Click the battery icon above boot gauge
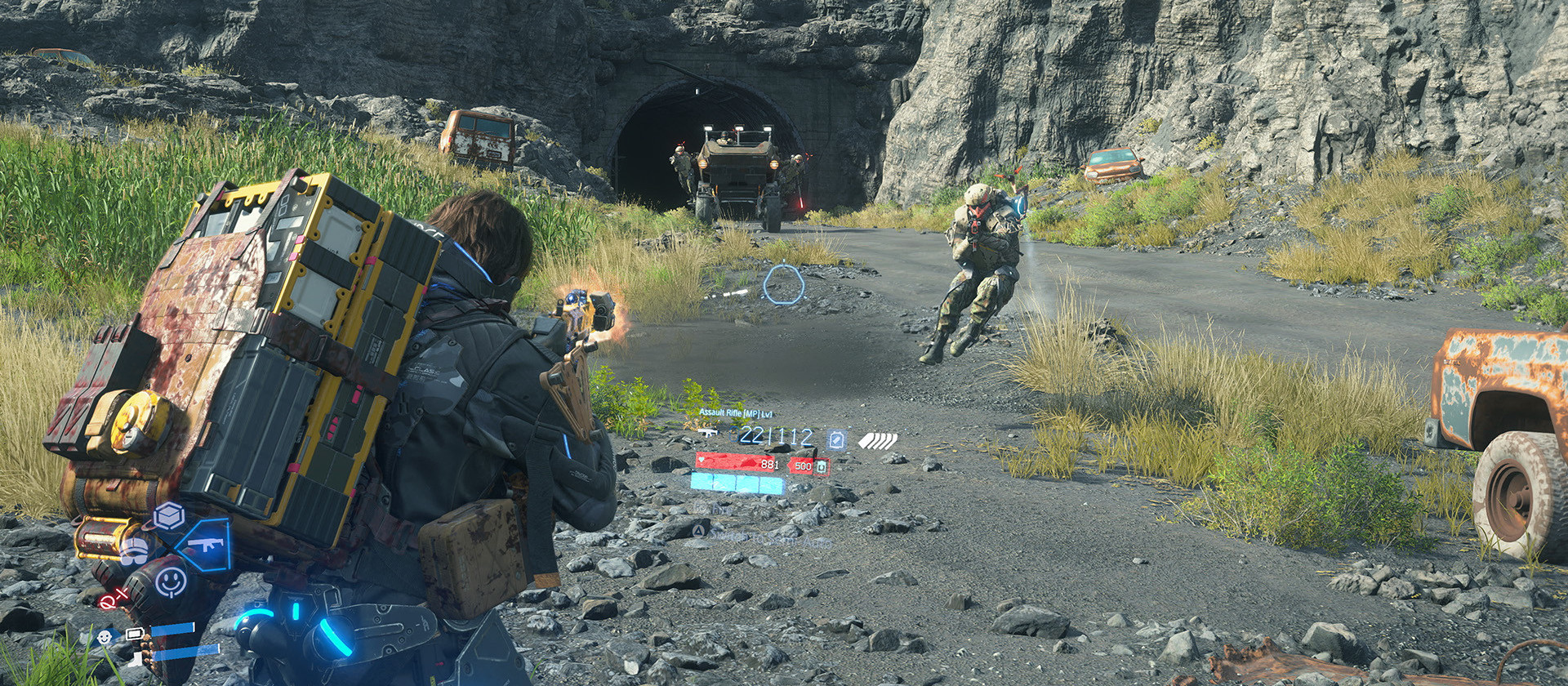Image resolution: width=1568 pixels, height=686 pixels. [135, 632]
